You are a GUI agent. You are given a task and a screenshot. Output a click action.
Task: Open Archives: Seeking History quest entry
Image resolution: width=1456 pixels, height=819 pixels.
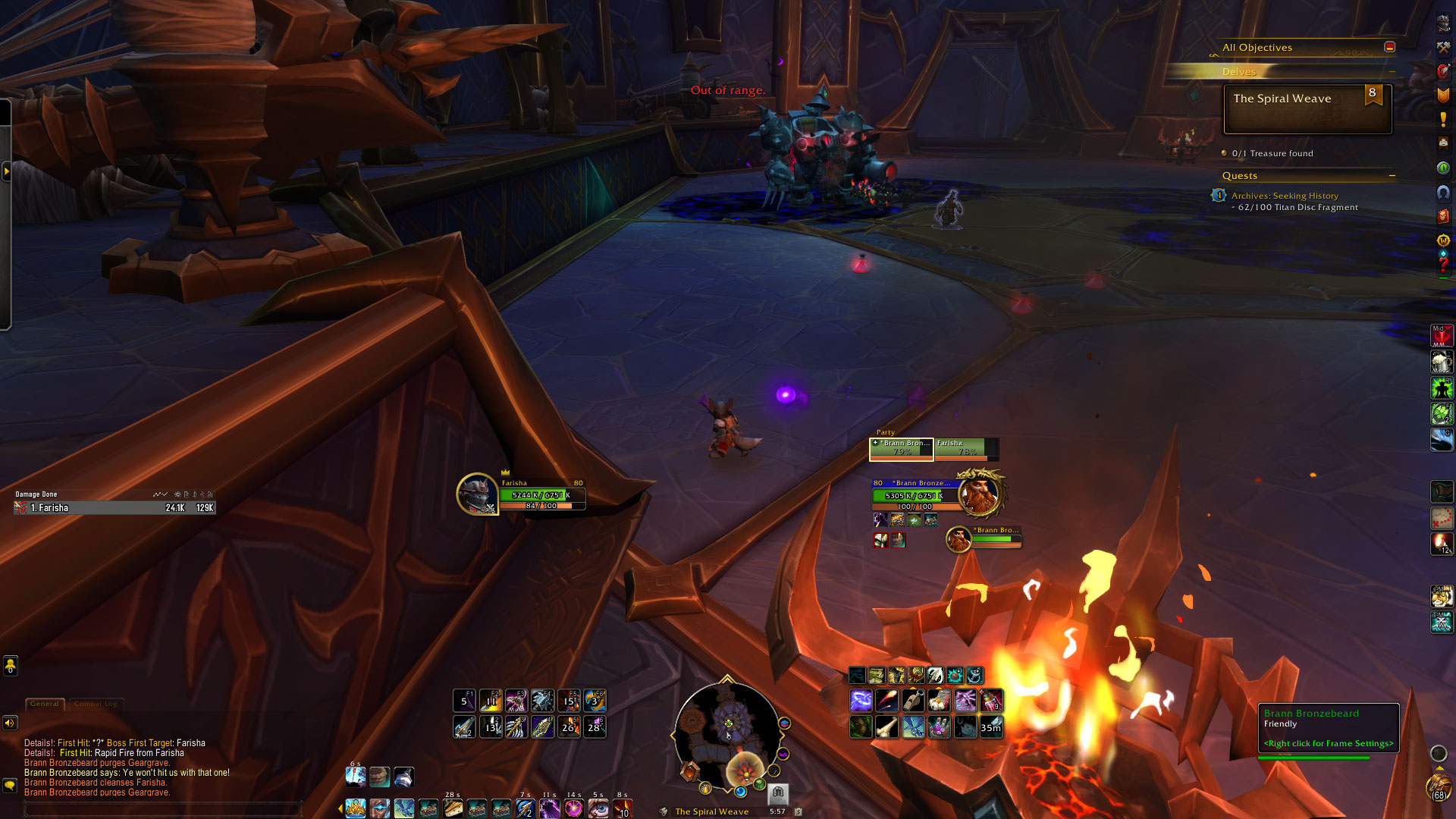point(1285,196)
